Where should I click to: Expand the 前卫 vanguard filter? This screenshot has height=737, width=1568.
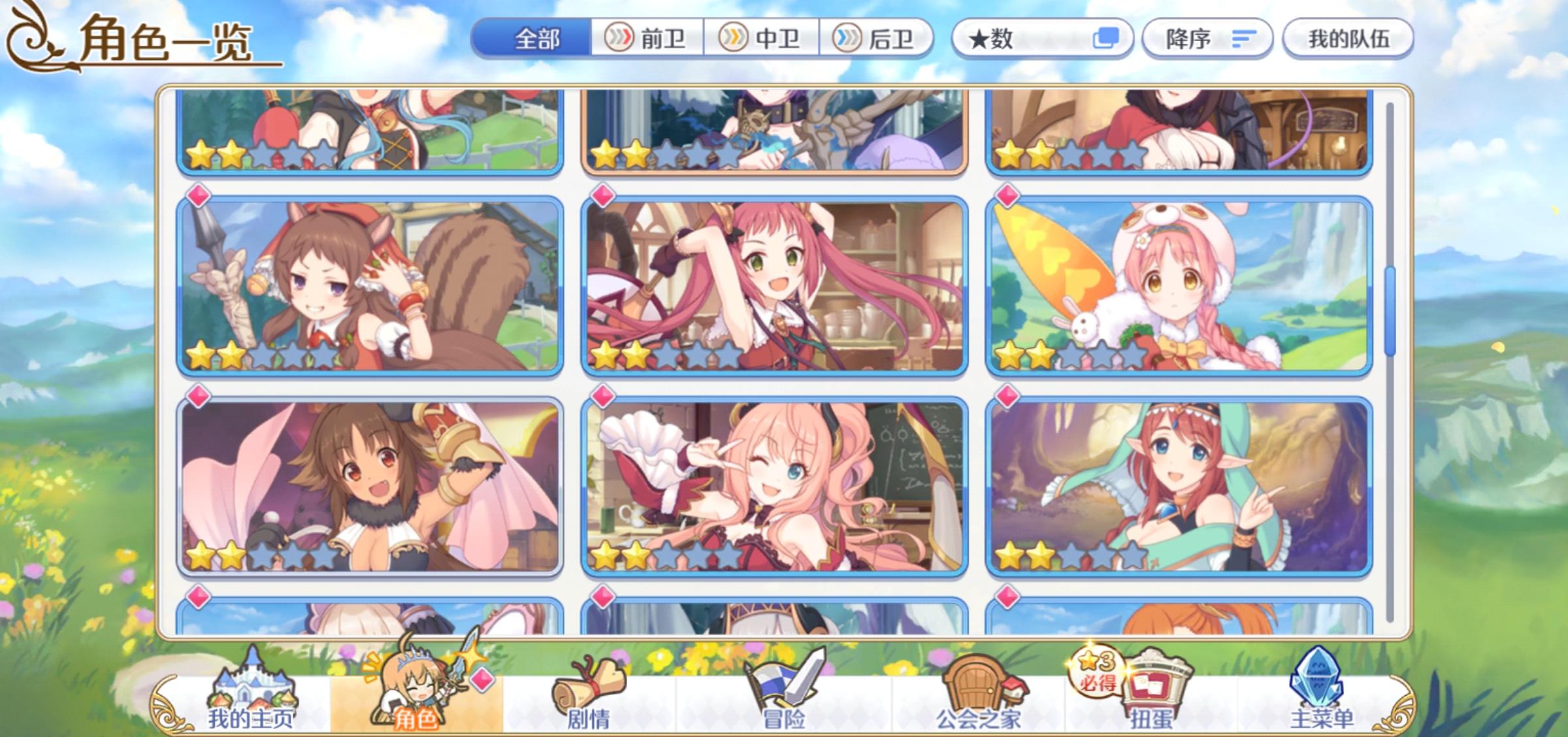pos(620,38)
